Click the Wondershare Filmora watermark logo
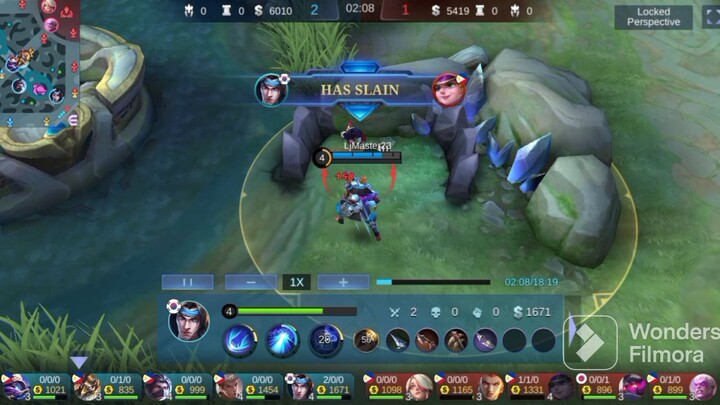This screenshot has width=720, height=405. (x=590, y=343)
